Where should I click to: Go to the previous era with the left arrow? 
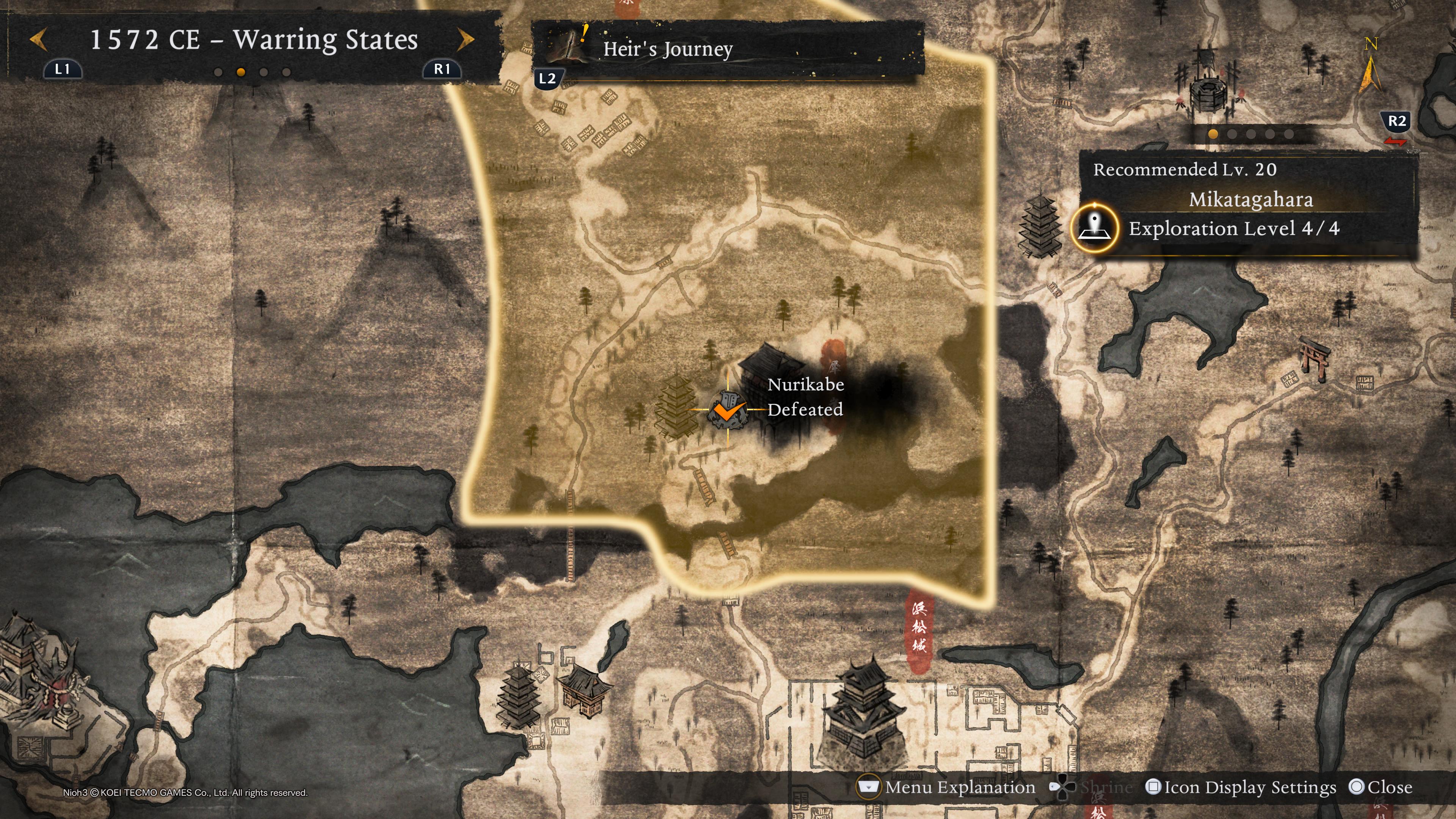(38, 39)
